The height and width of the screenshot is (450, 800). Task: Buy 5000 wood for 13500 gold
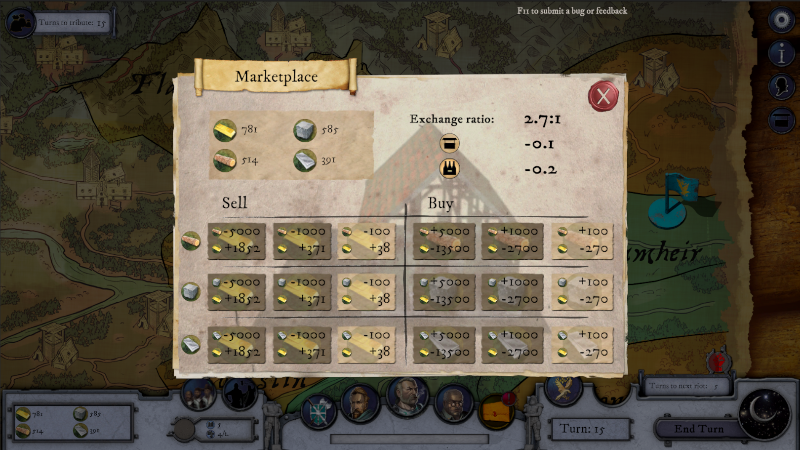[x=442, y=240]
